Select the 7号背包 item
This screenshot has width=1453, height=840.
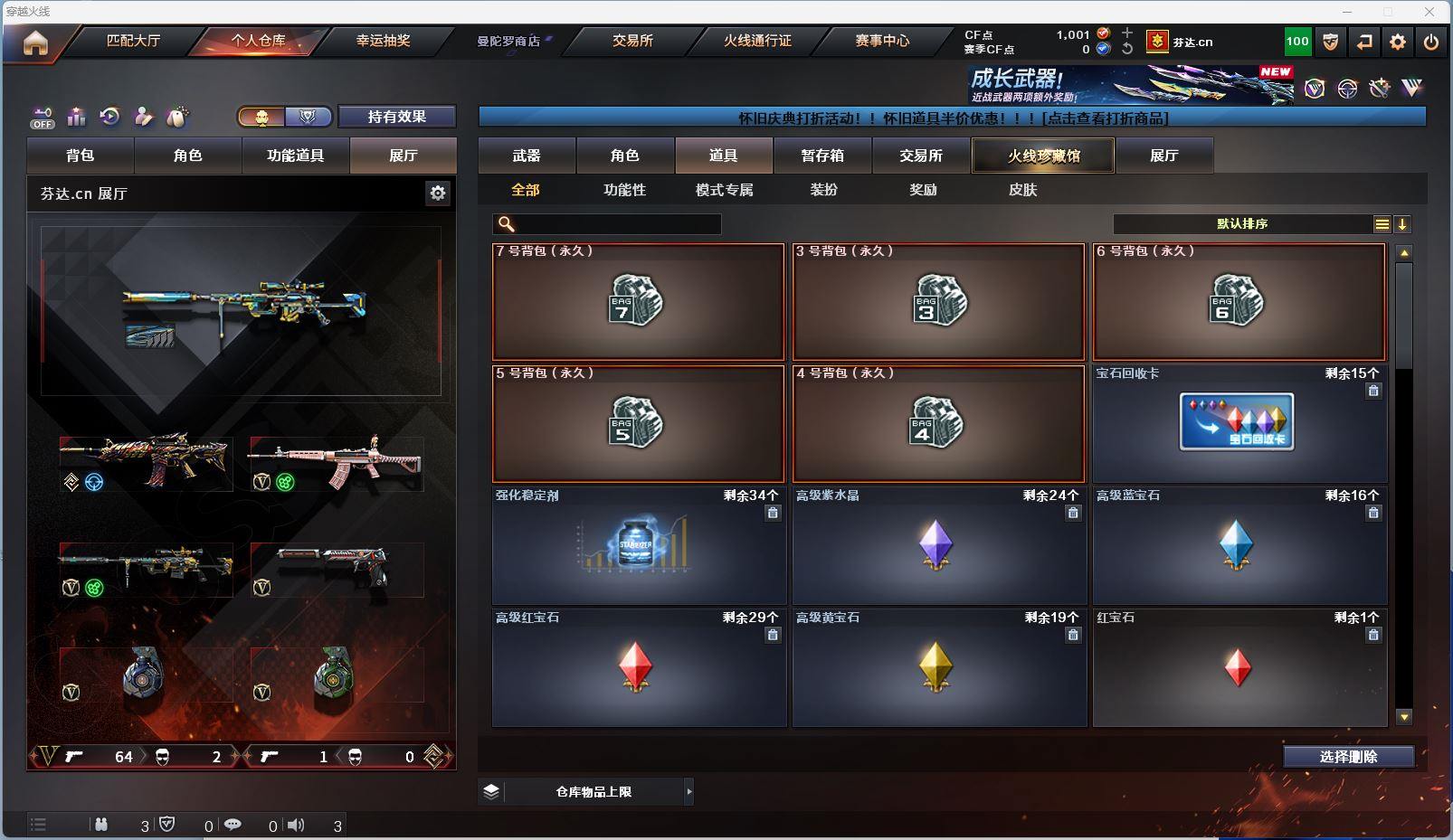[x=638, y=302]
